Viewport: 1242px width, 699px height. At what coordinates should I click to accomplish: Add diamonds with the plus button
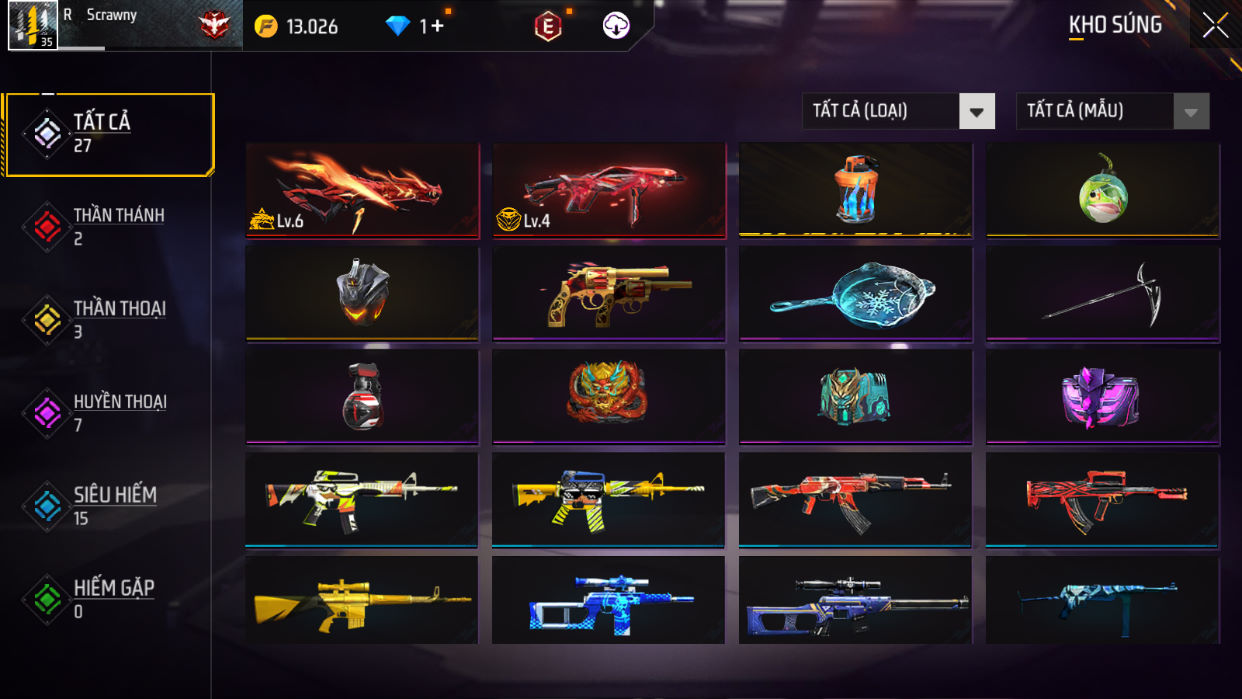[x=437, y=26]
